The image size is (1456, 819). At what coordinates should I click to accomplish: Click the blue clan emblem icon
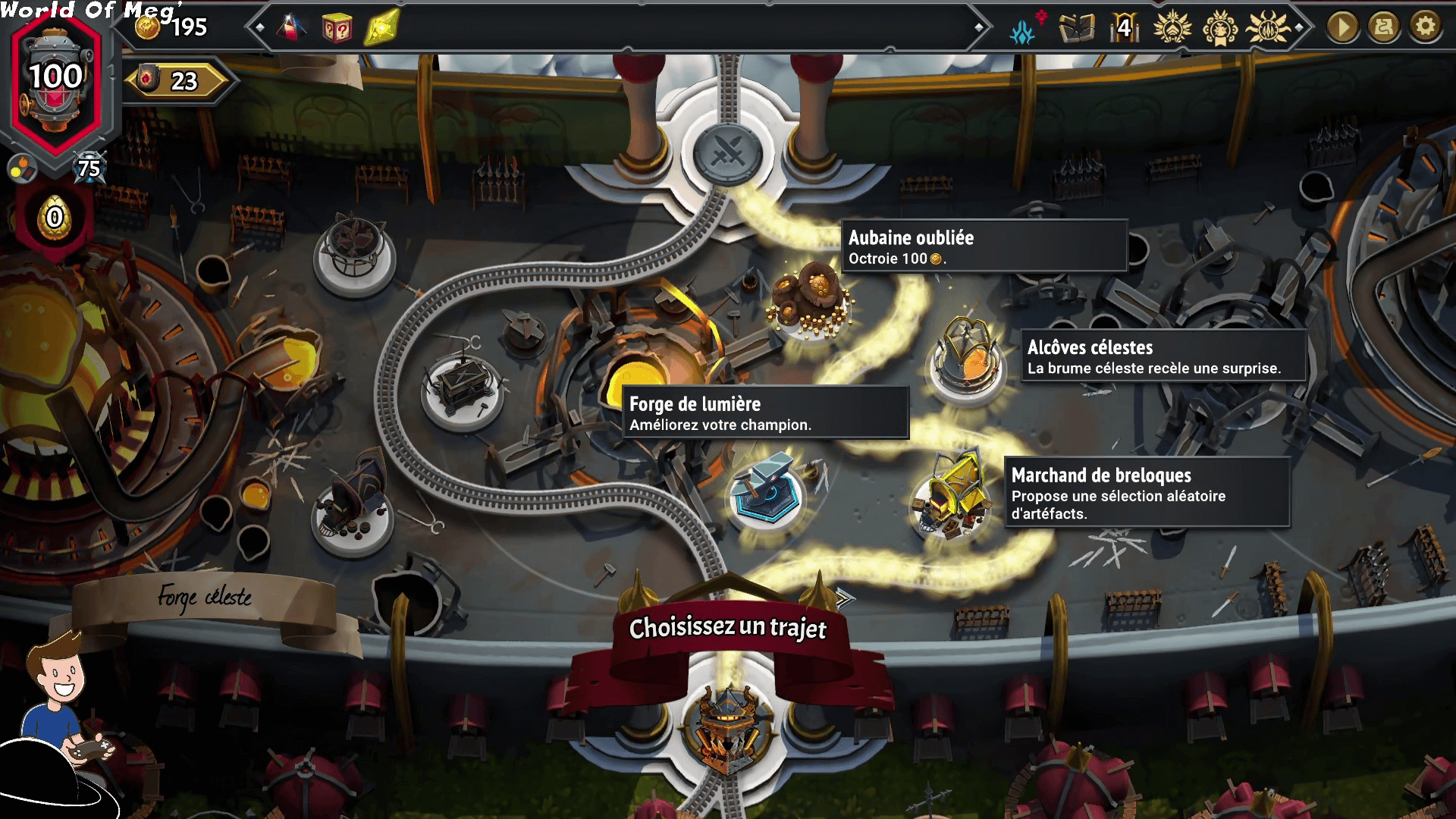click(1023, 30)
